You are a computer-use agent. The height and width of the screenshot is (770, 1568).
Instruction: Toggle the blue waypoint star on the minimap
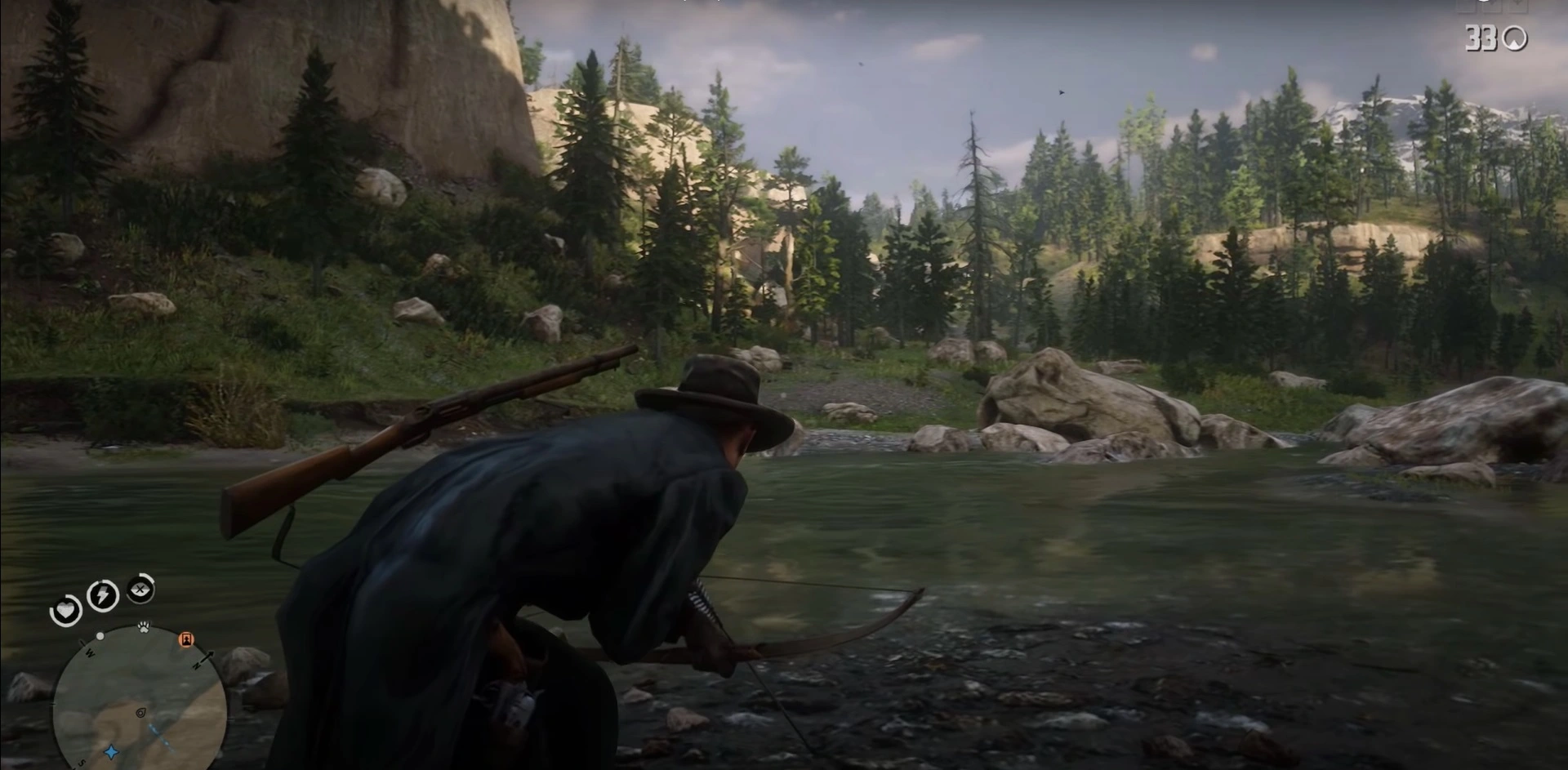110,751
